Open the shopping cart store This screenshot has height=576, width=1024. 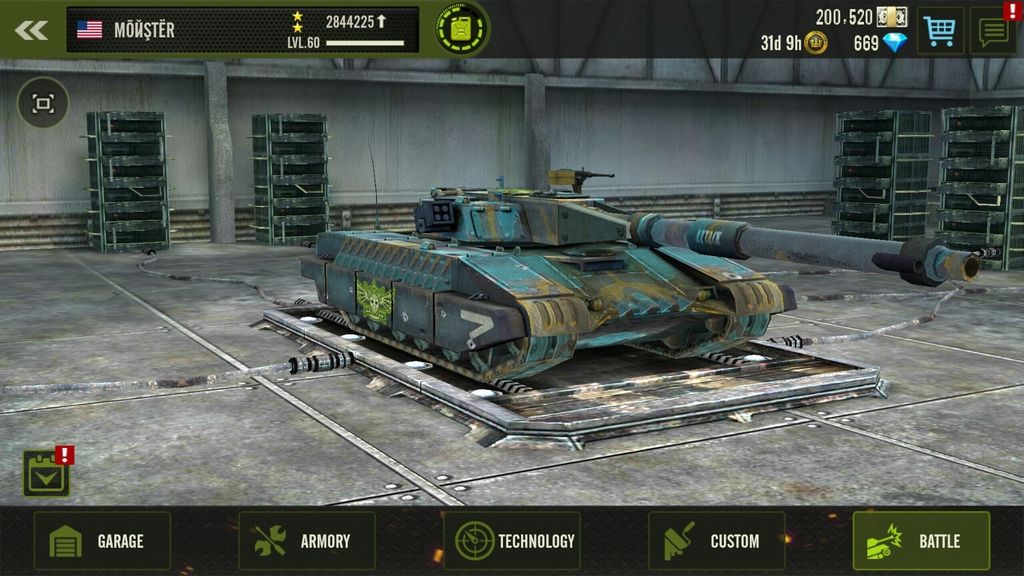(940, 31)
